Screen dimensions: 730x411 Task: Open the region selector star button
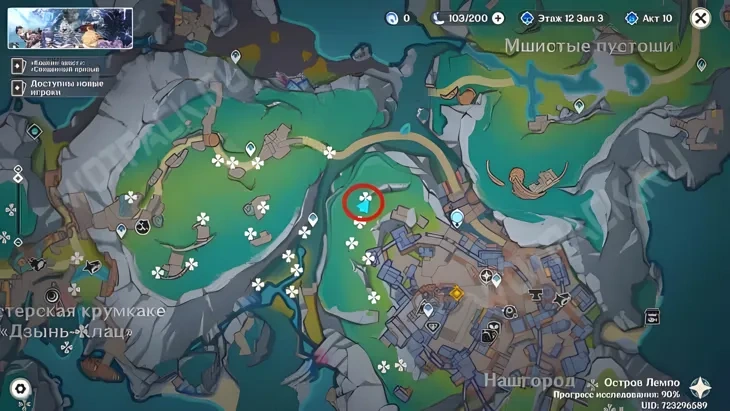pos(701,388)
